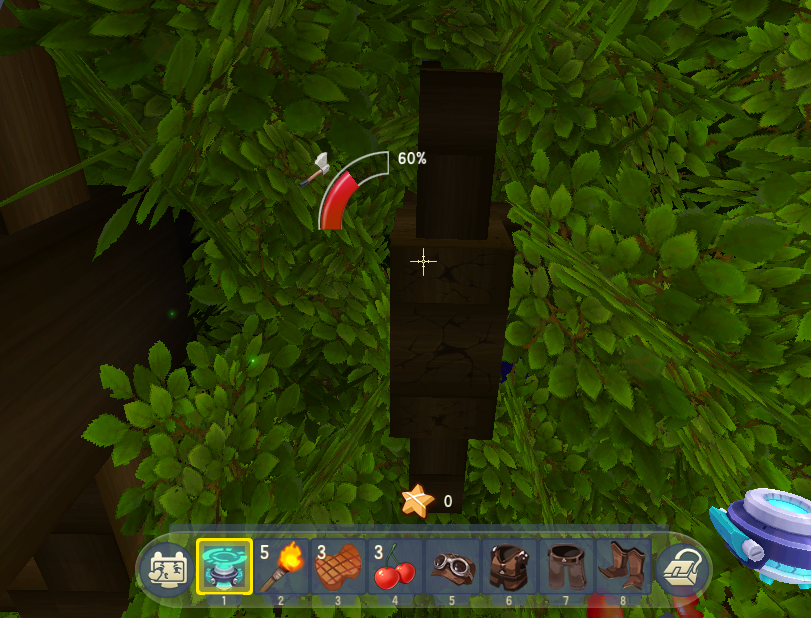Open the backpack inventory button
811x618 pixels.
tap(682, 570)
